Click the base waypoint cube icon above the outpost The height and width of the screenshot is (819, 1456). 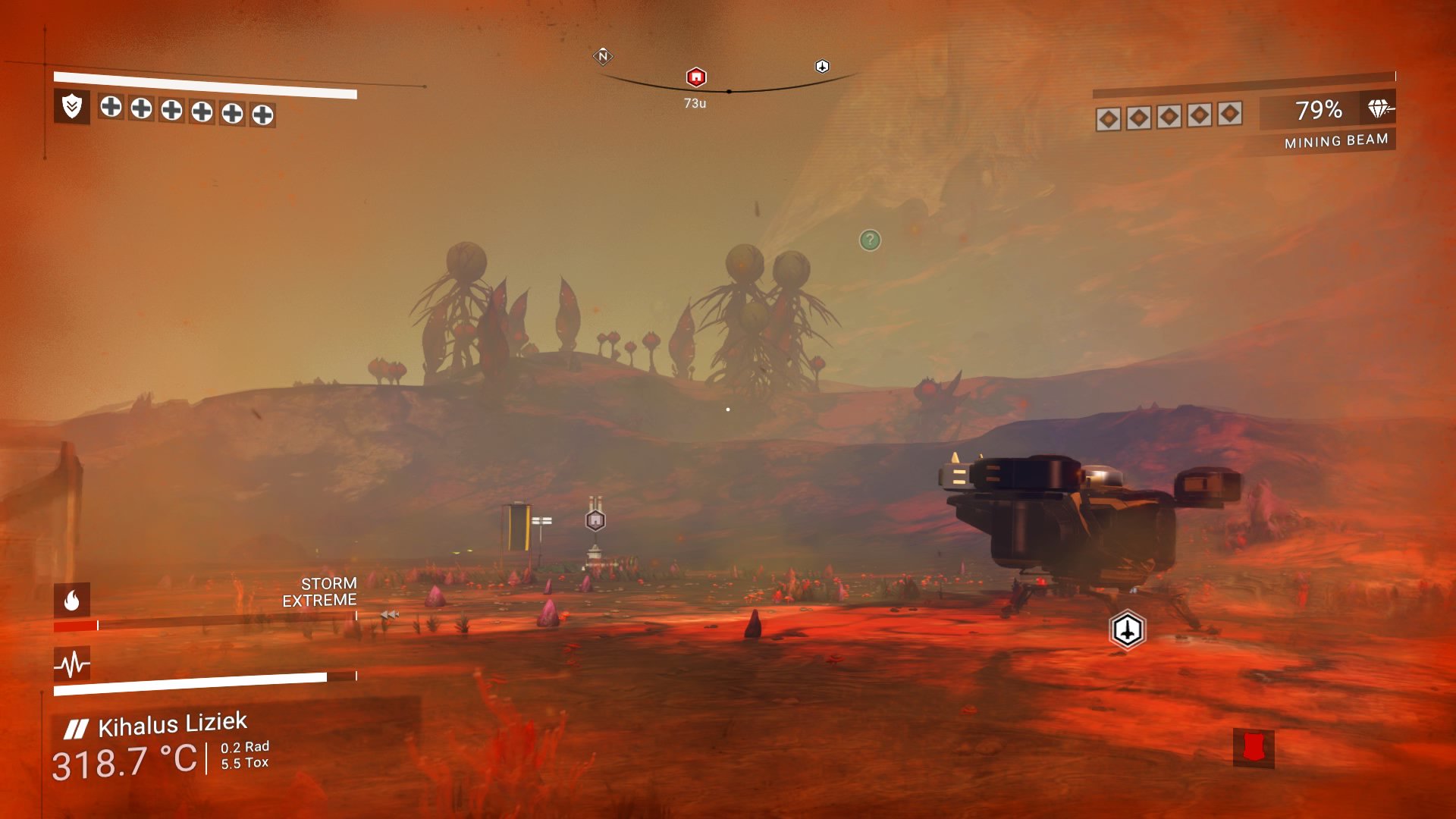click(594, 520)
